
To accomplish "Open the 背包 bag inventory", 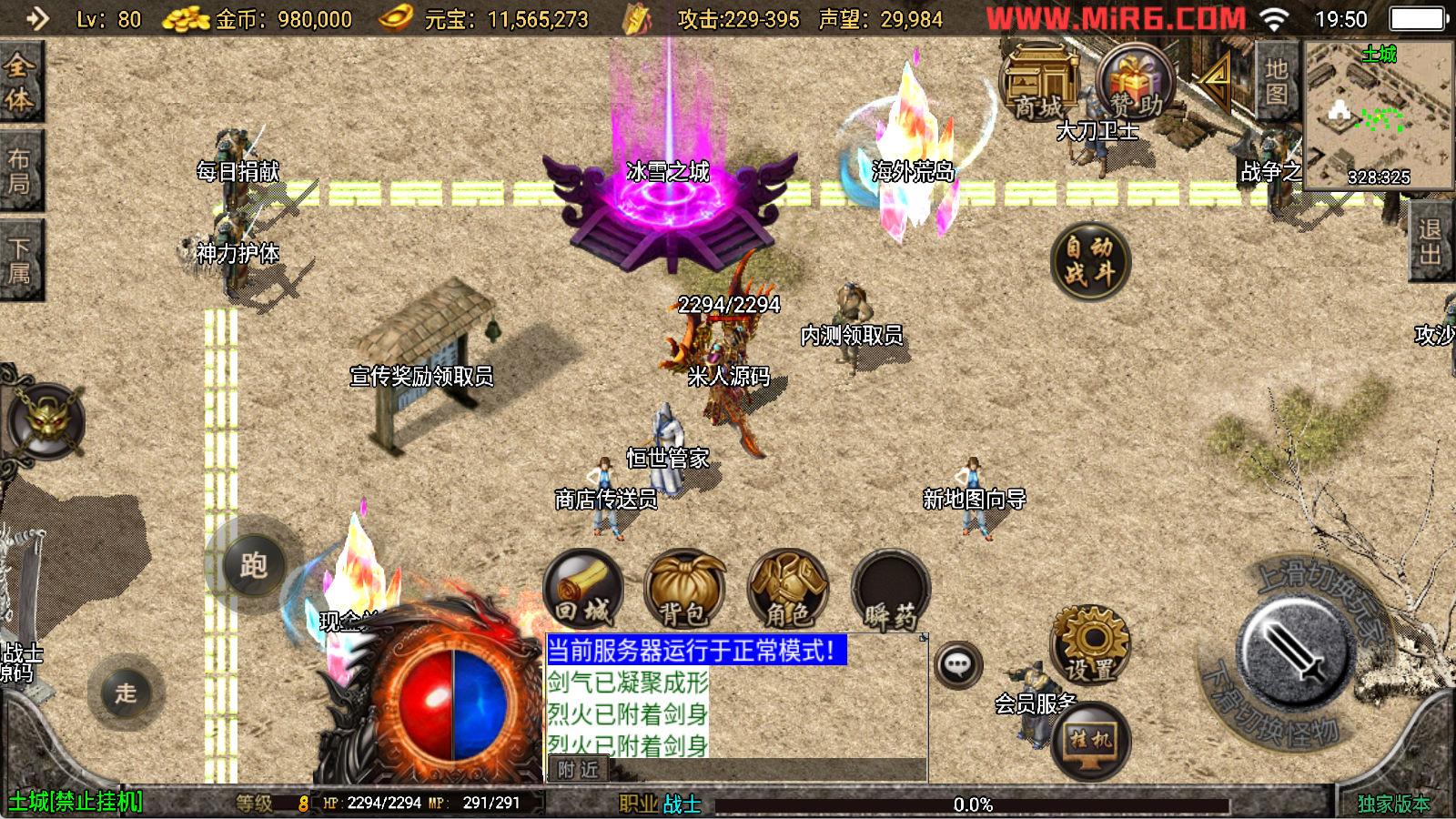I will click(x=684, y=590).
